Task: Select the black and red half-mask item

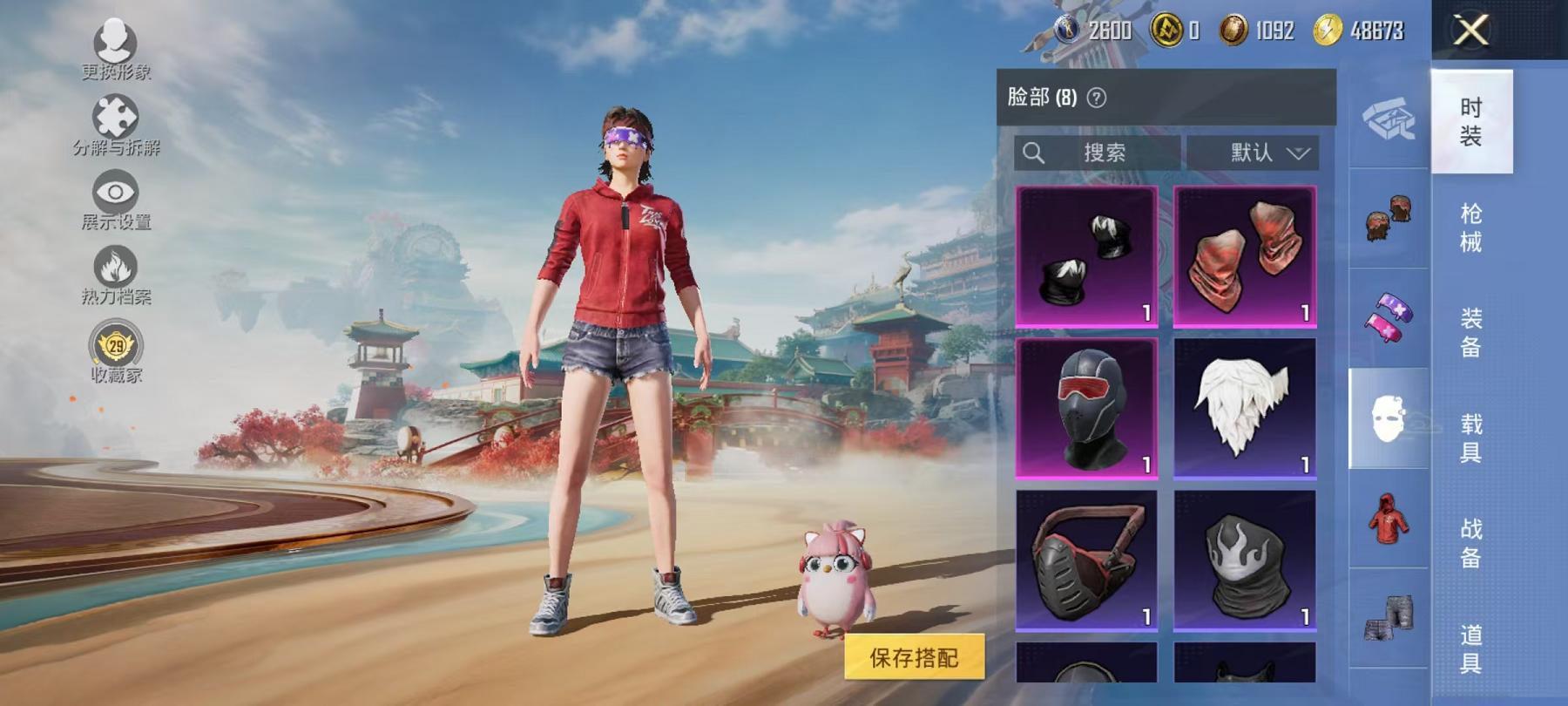Action: (1086, 560)
